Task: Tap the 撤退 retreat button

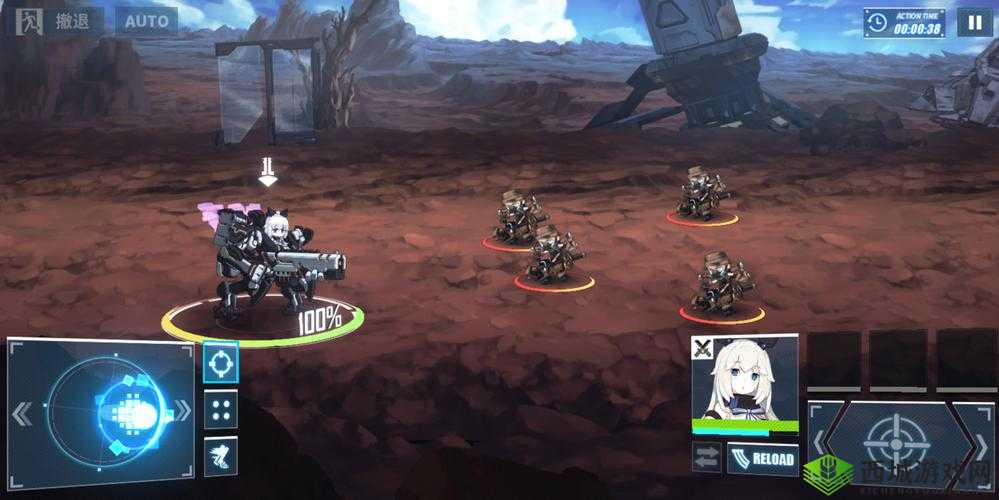Action: point(56,21)
